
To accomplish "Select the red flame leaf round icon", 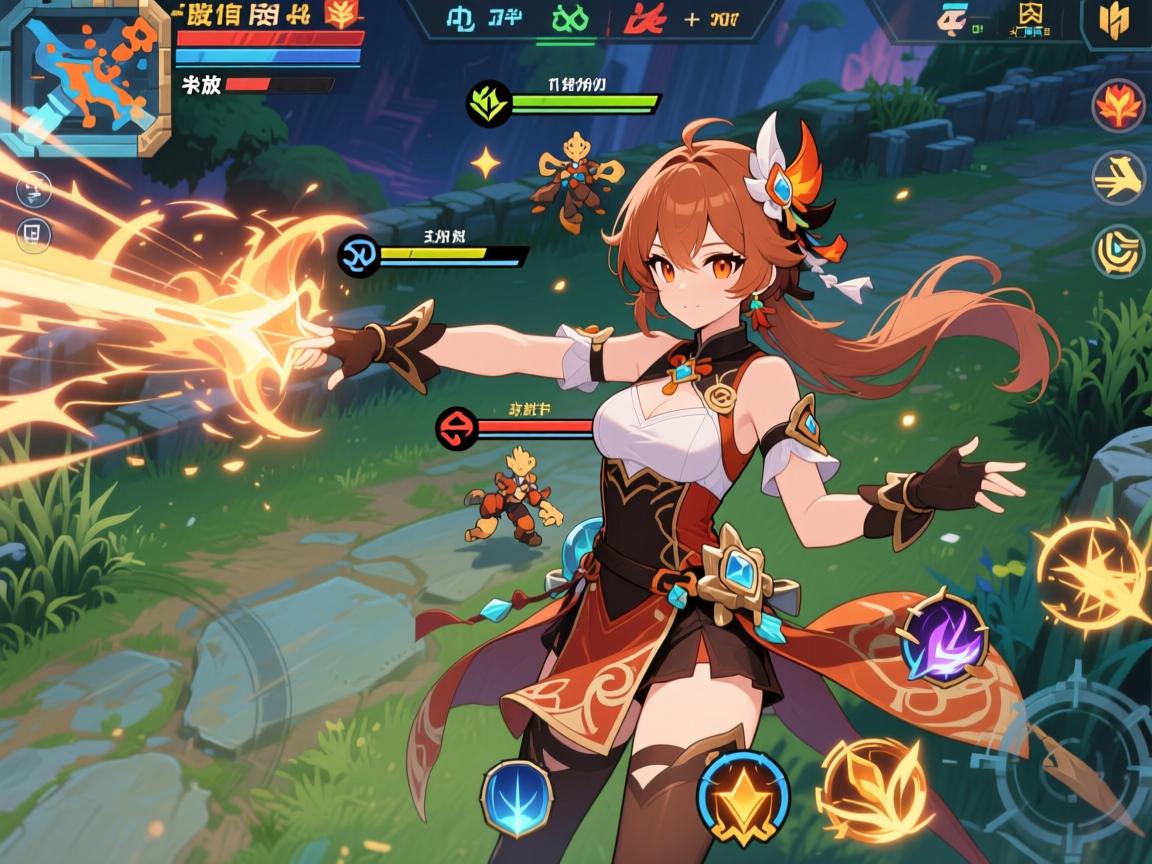I will pyautogui.click(x=1118, y=105).
